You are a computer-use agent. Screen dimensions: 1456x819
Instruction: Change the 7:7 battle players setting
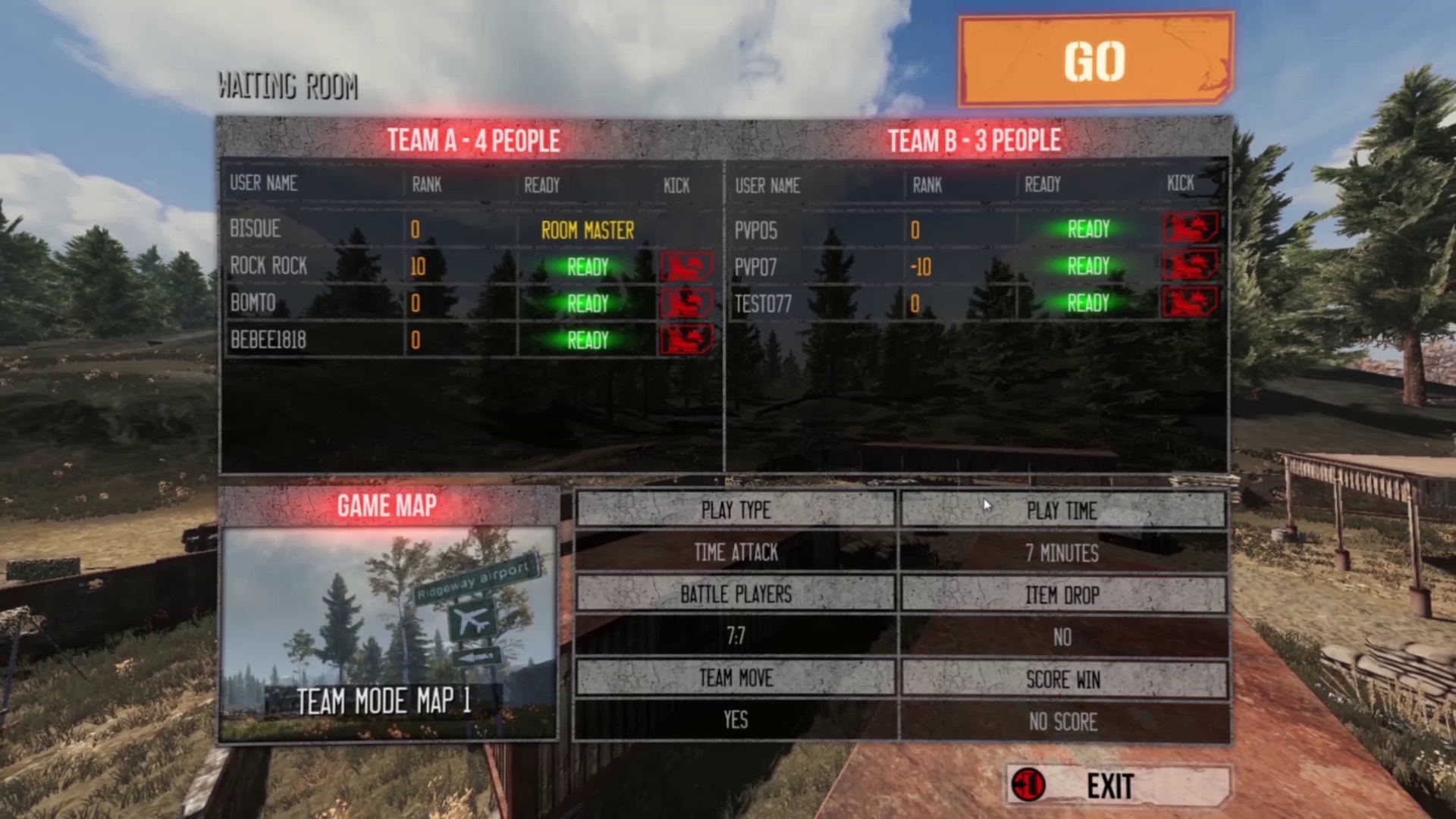point(736,636)
